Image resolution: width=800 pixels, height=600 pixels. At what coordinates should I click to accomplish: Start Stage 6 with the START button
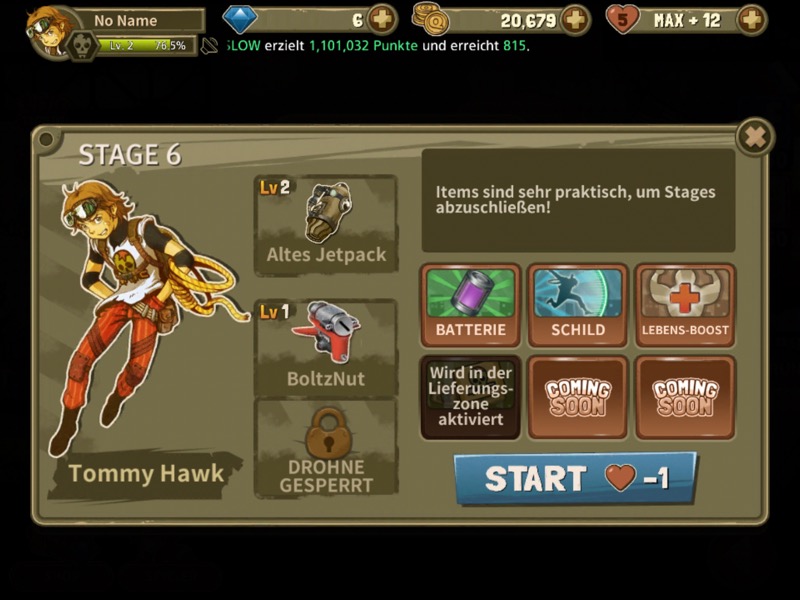click(575, 478)
